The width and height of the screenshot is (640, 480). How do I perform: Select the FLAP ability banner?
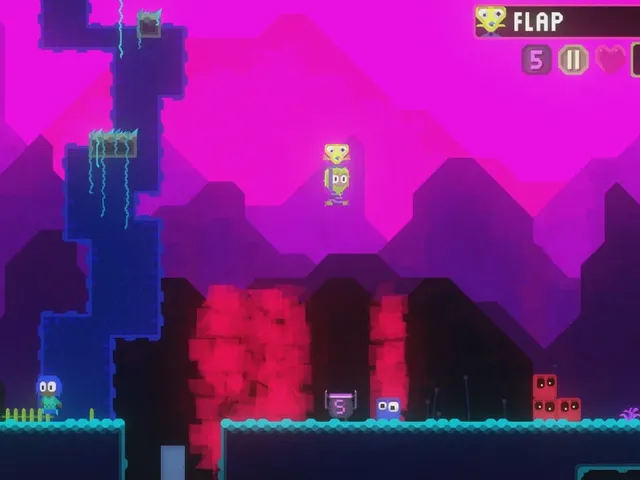pos(555,21)
